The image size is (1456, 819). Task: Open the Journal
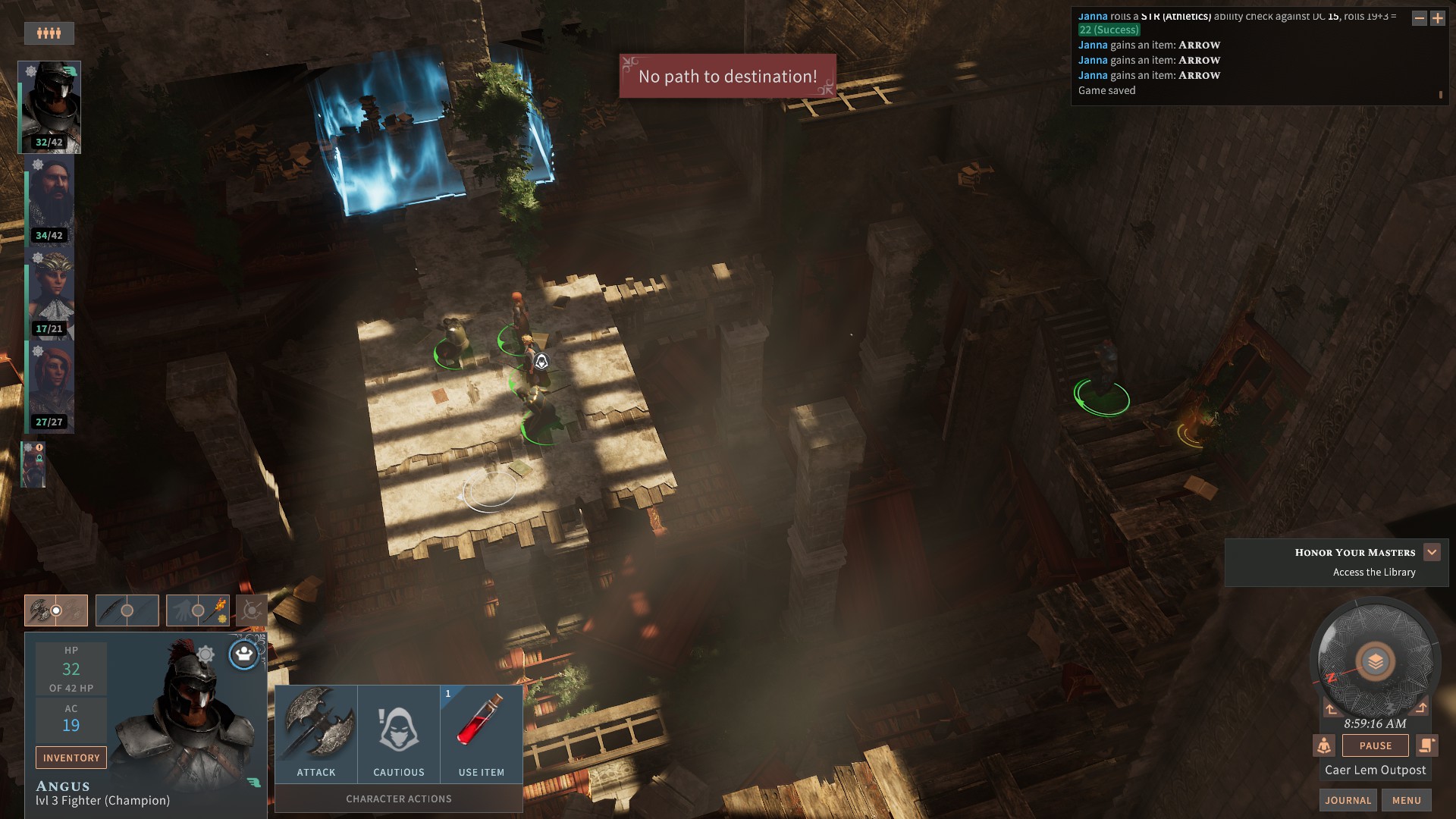pyautogui.click(x=1348, y=800)
